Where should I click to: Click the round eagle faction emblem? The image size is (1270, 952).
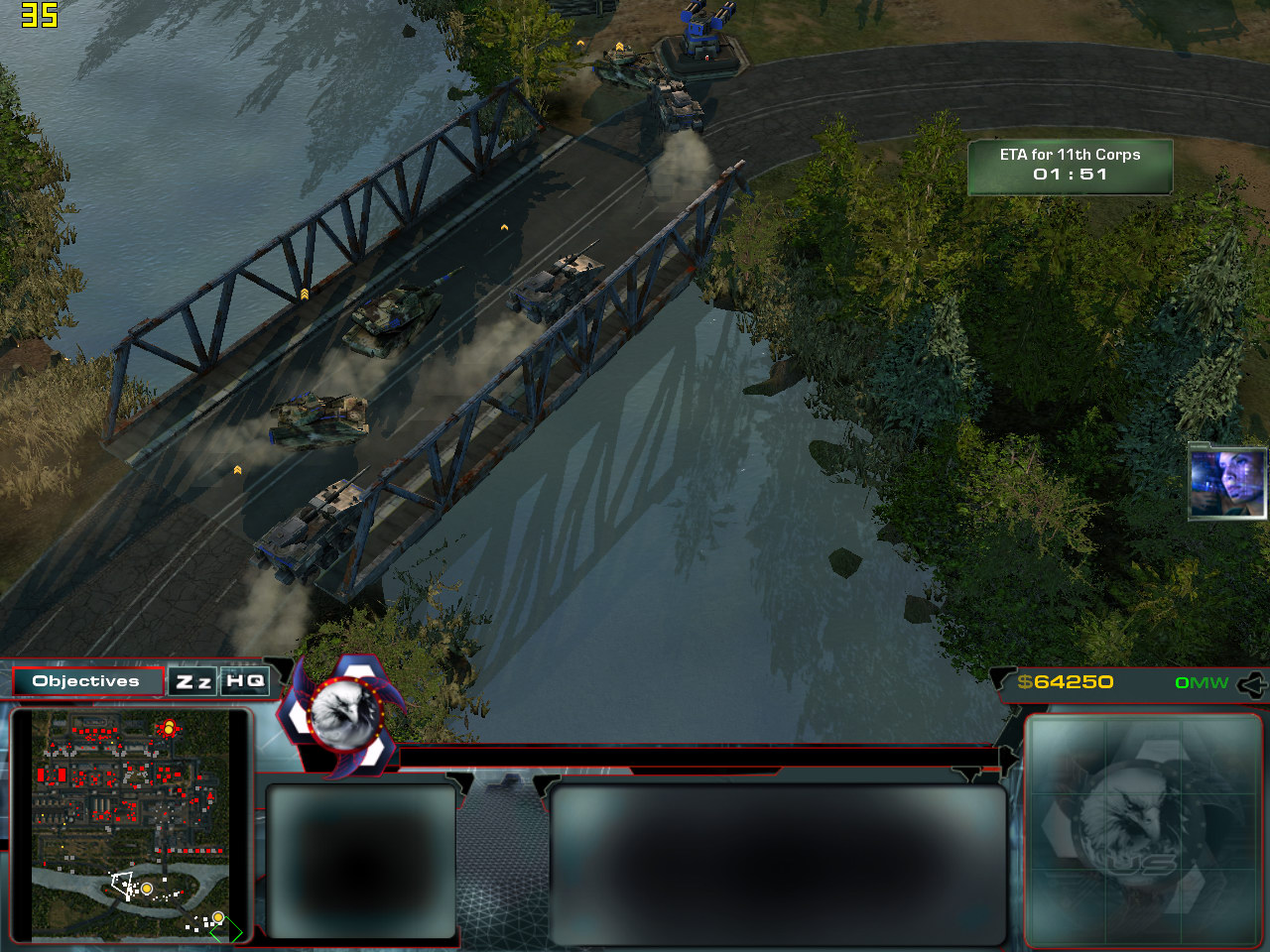(x=344, y=713)
